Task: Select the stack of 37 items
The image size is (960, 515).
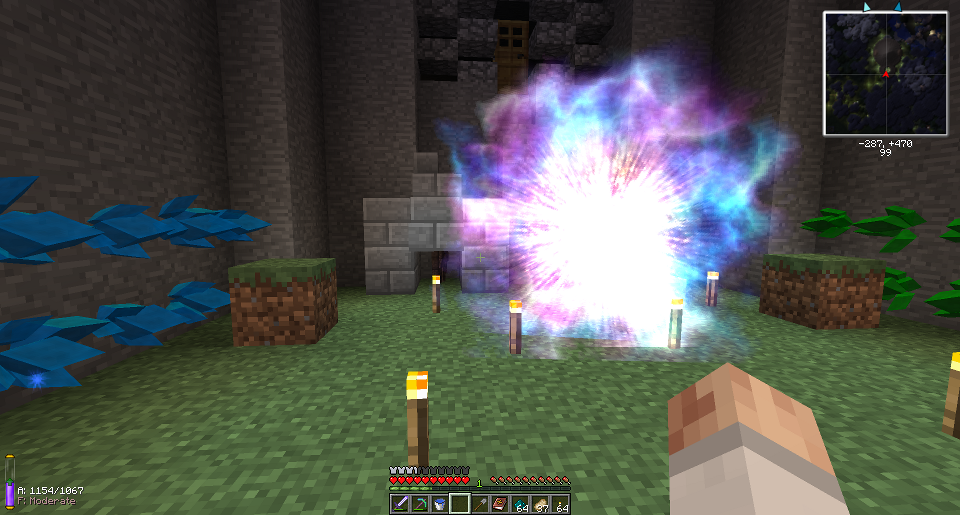Action: point(540,504)
